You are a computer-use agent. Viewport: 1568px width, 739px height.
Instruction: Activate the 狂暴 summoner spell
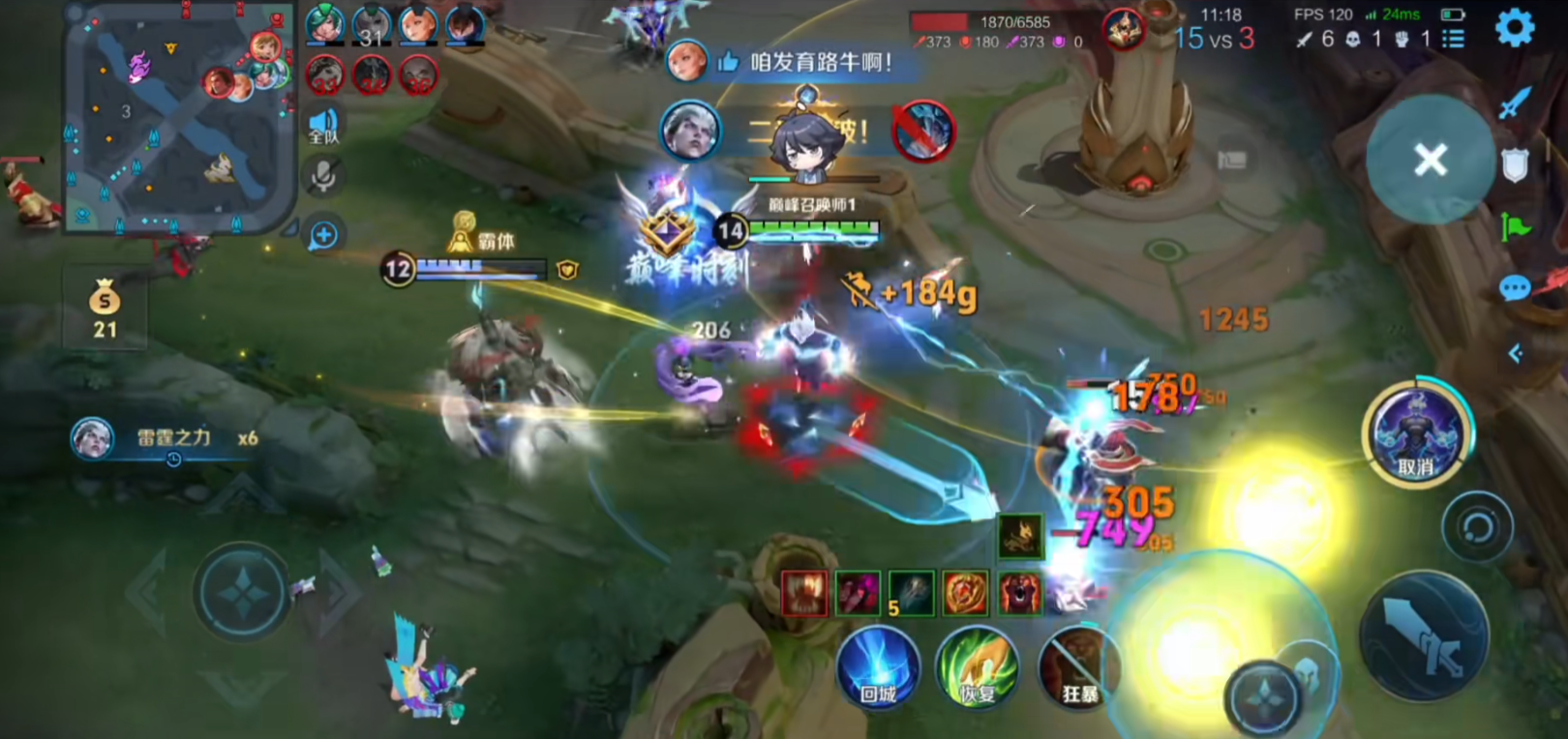coord(1078,667)
